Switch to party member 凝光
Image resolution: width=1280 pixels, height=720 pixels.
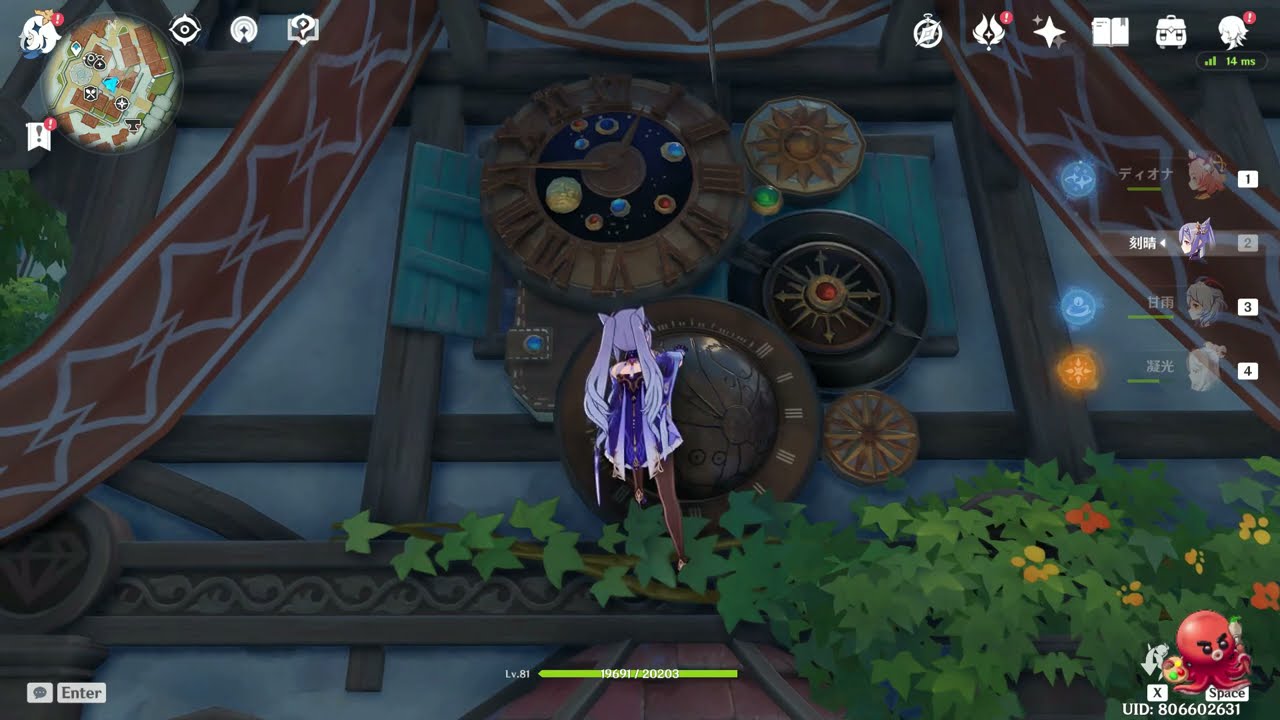pyautogui.click(x=1205, y=368)
